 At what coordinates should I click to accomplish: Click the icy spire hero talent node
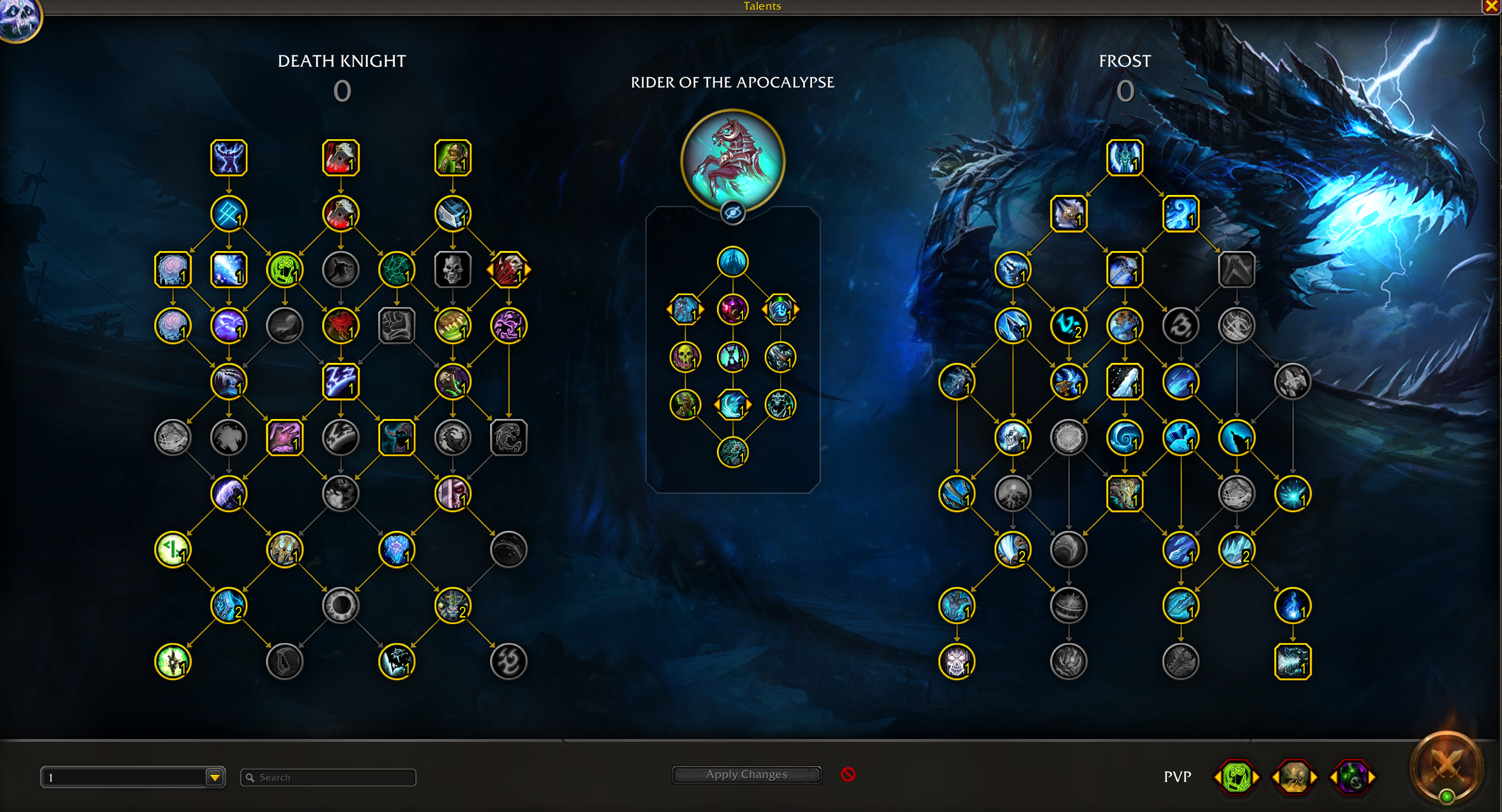pyautogui.click(x=732, y=262)
